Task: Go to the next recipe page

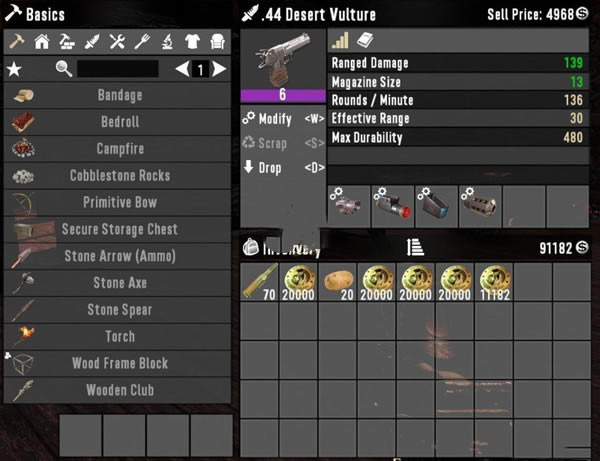Action: [219, 69]
